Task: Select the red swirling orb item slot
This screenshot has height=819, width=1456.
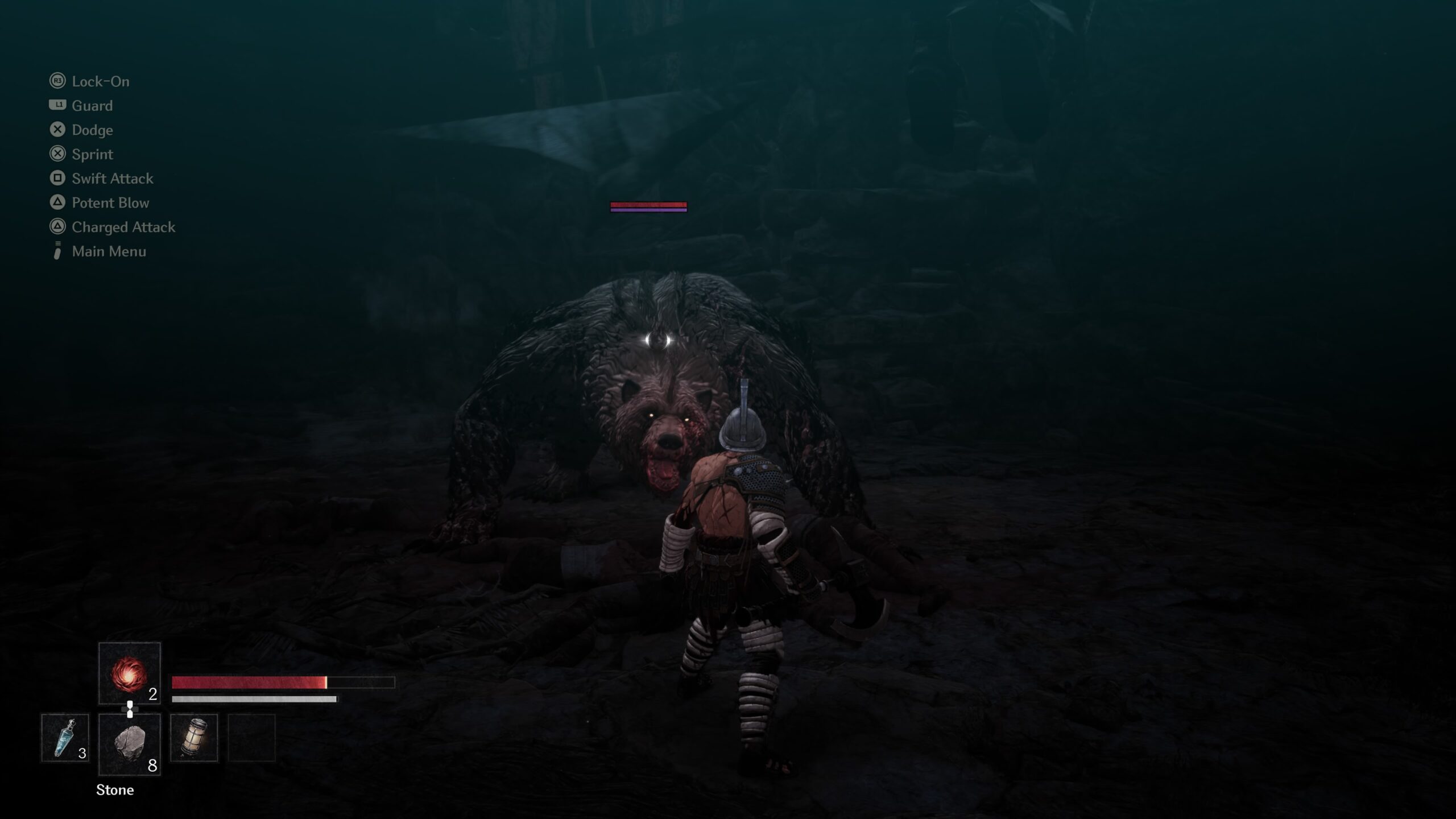Action: tap(129, 674)
